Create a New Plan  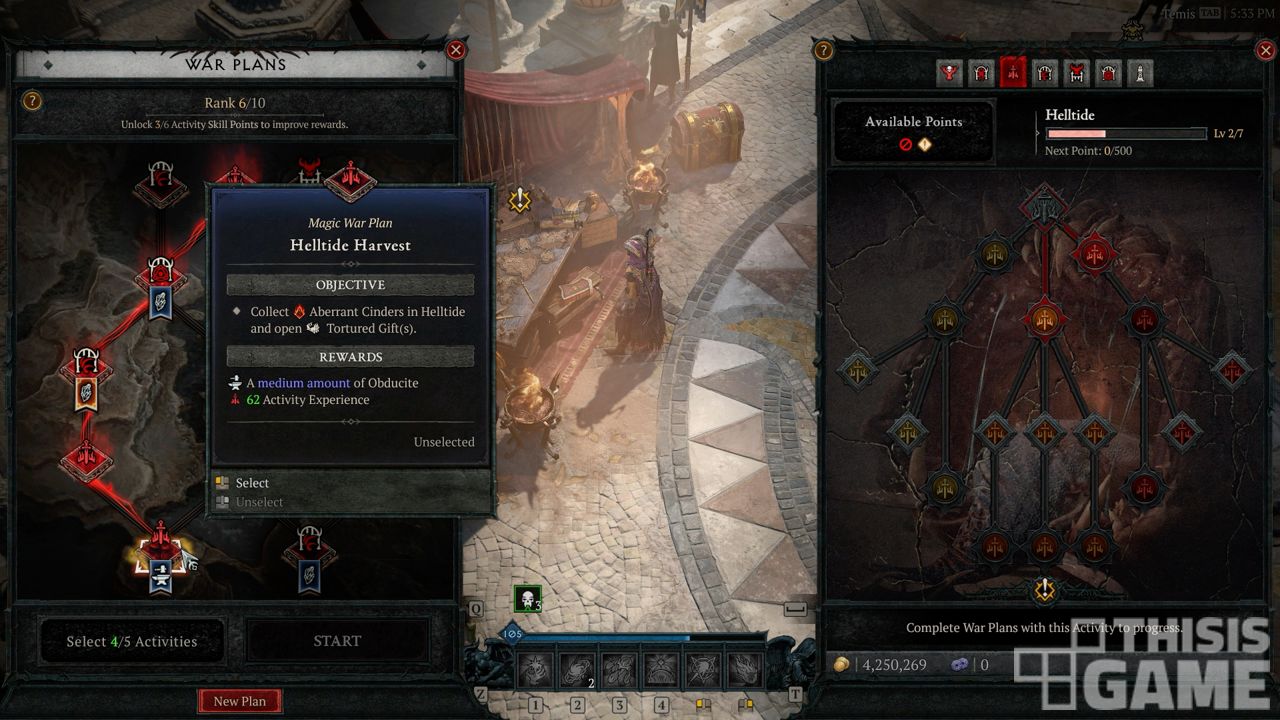coord(240,701)
